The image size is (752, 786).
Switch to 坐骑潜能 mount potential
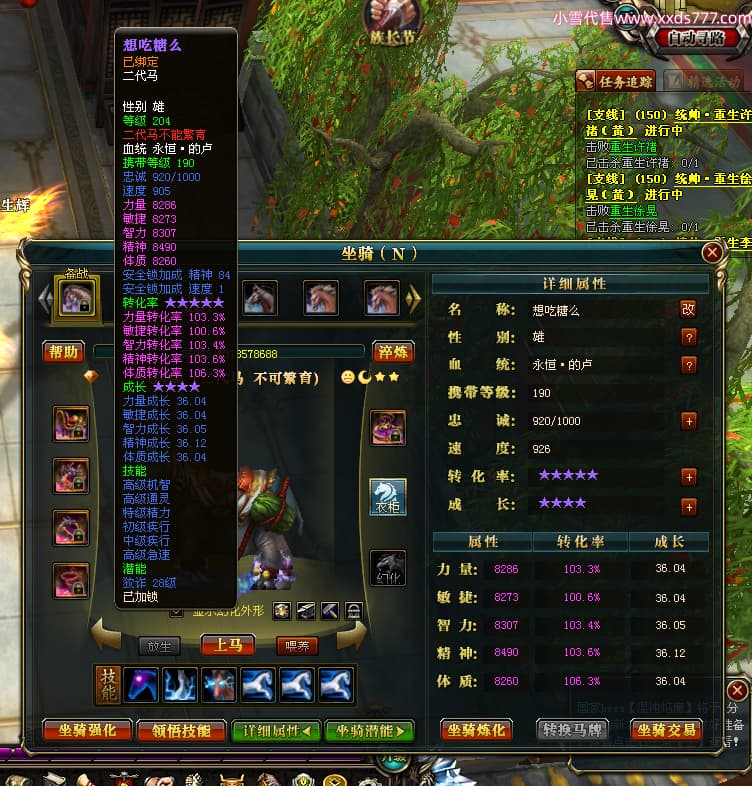coord(370,731)
